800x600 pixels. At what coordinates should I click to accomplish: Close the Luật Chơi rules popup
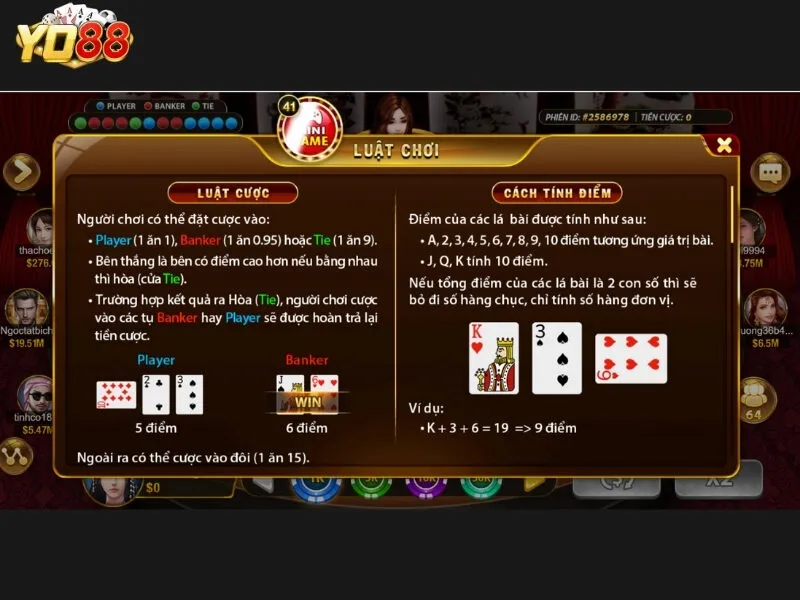[x=724, y=145]
